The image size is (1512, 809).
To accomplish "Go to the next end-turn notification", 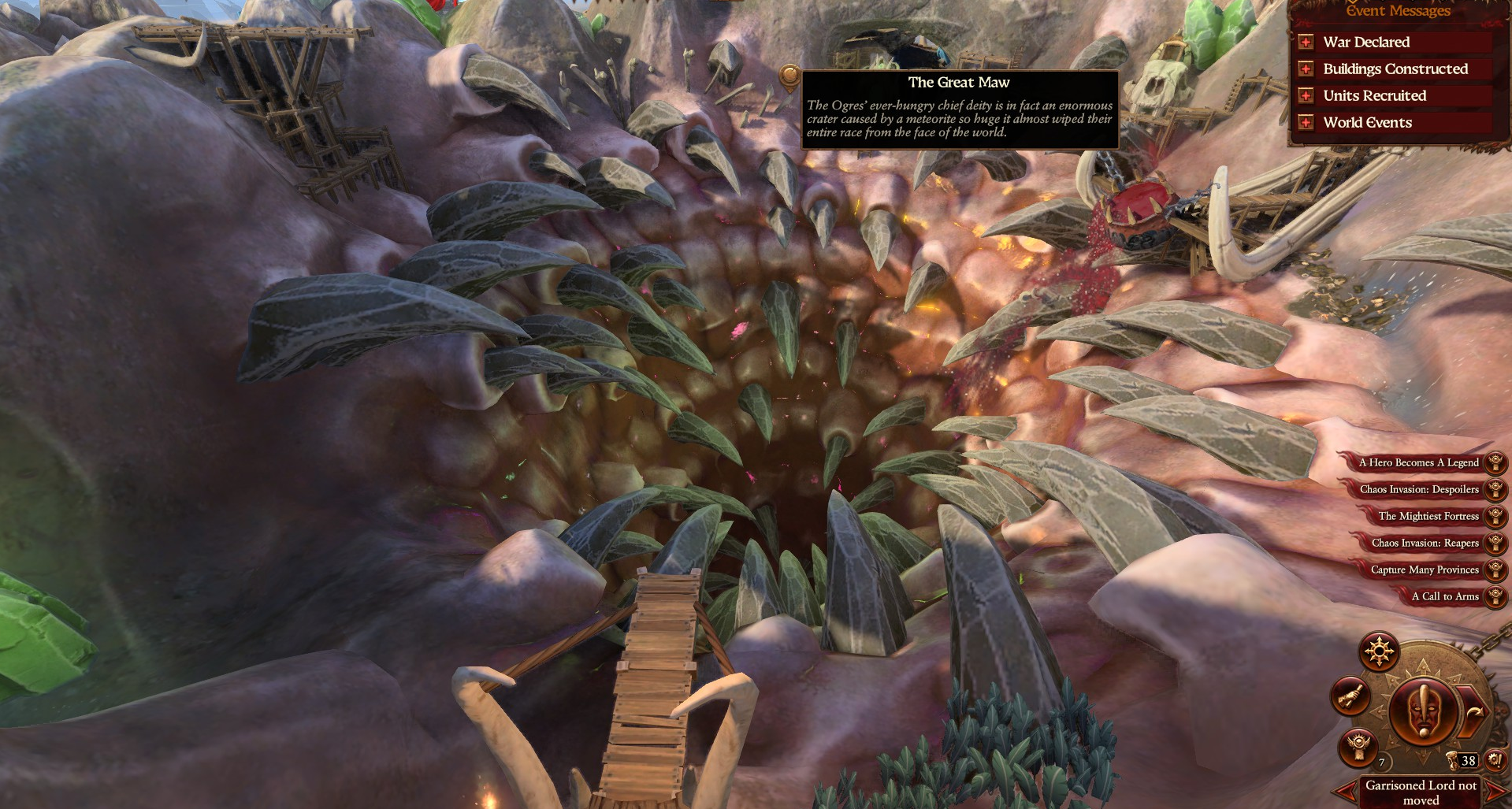I will click(x=1497, y=792).
